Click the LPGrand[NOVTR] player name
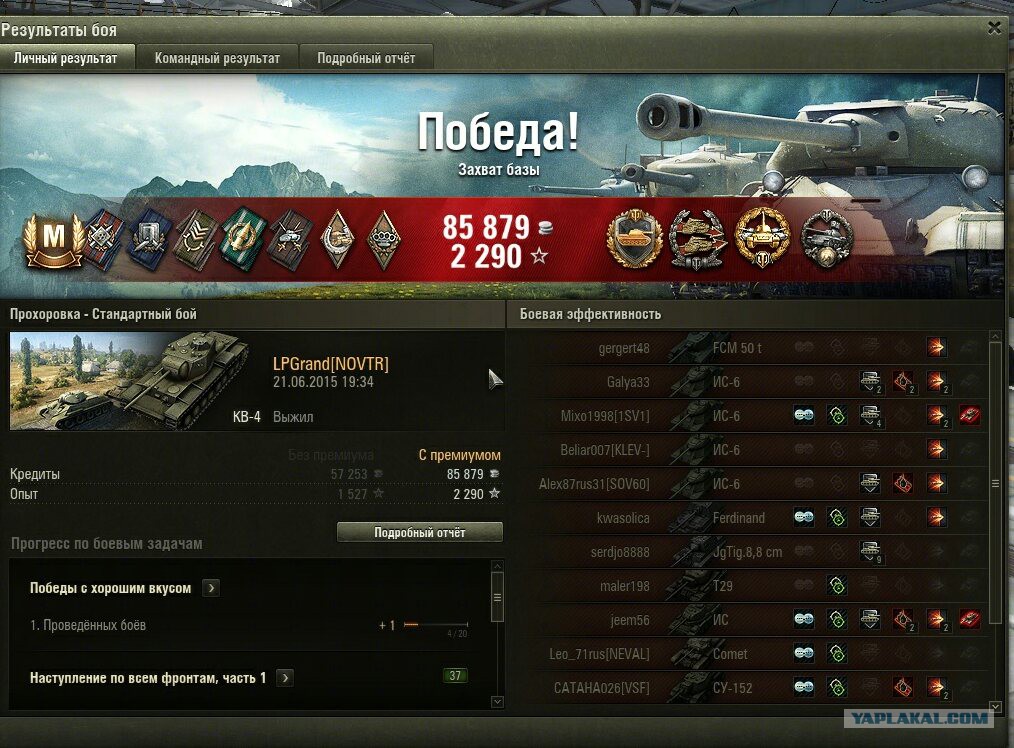This screenshot has width=1014, height=748. click(330, 364)
